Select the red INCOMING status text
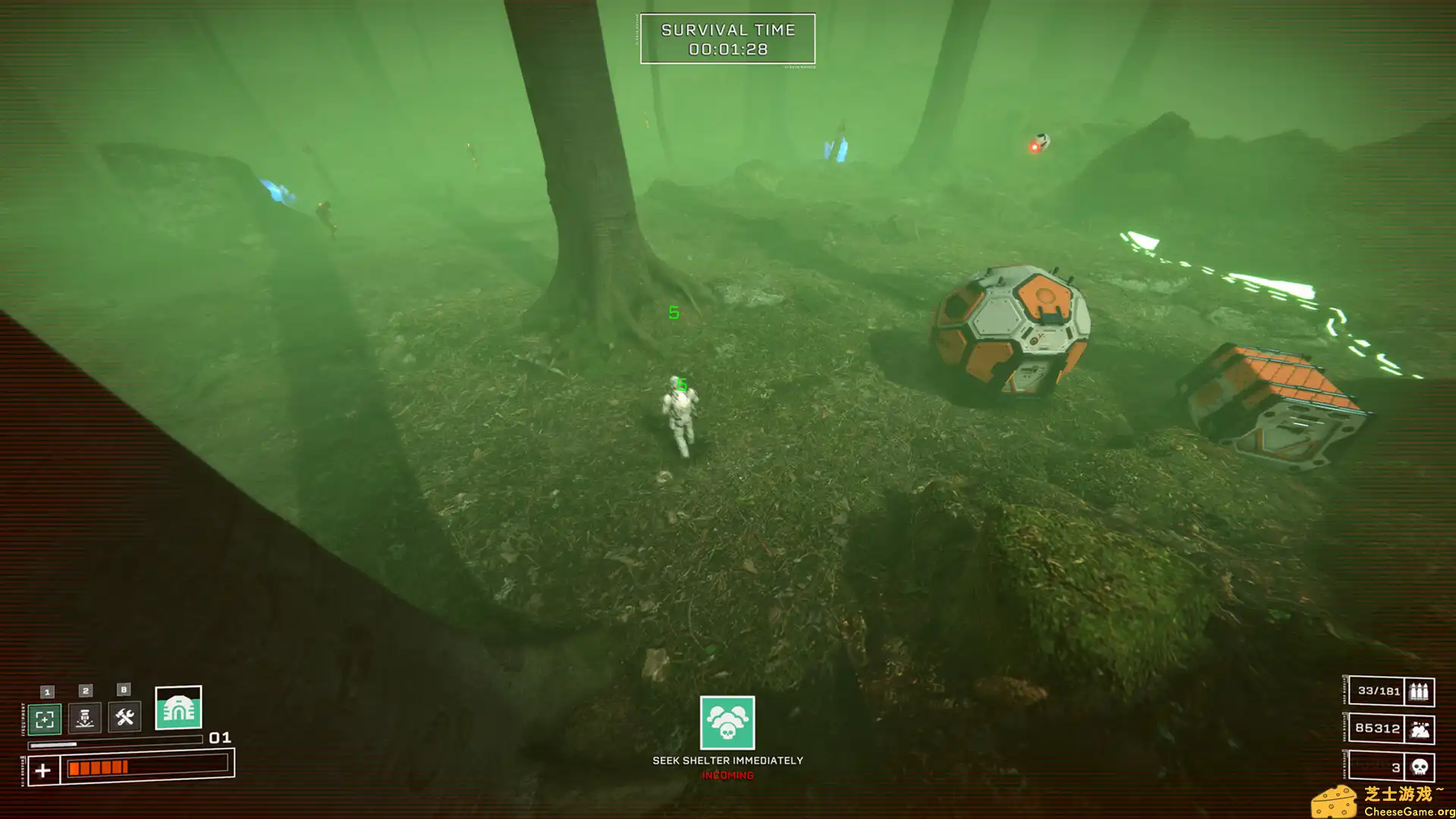 pyautogui.click(x=726, y=776)
